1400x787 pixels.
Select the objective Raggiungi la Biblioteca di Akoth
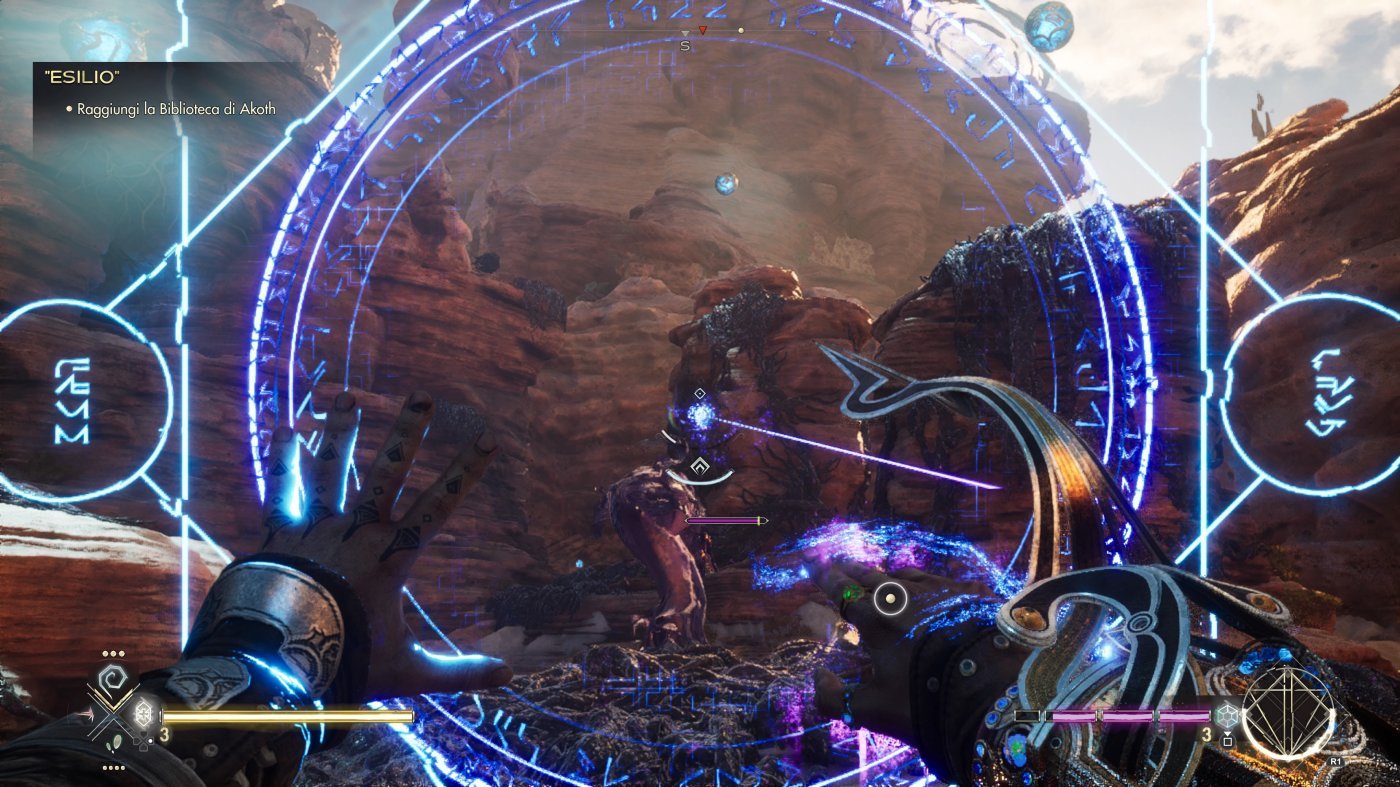(x=175, y=108)
